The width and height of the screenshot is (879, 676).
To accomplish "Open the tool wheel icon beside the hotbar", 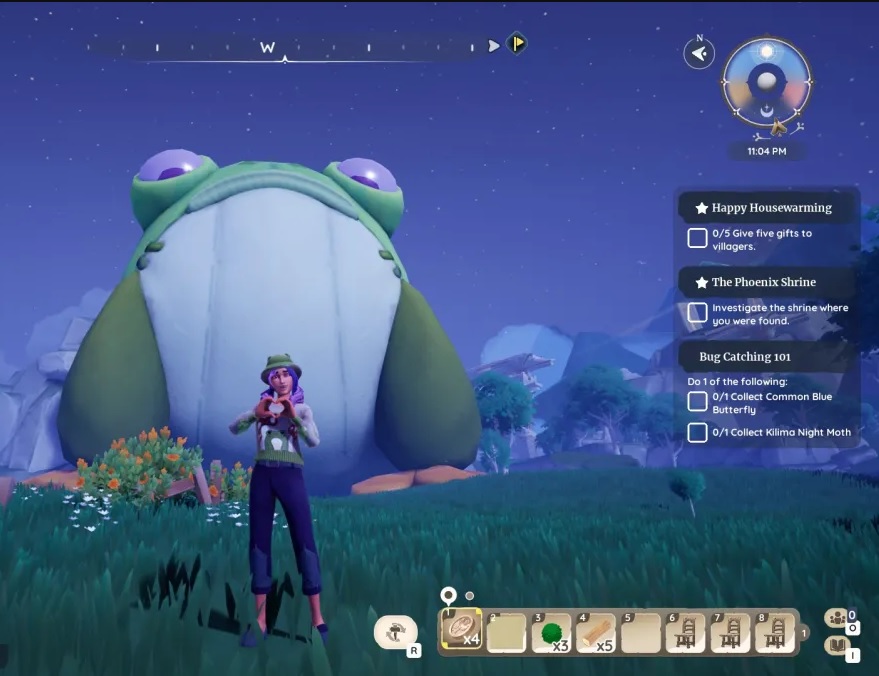I will point(397,631).
